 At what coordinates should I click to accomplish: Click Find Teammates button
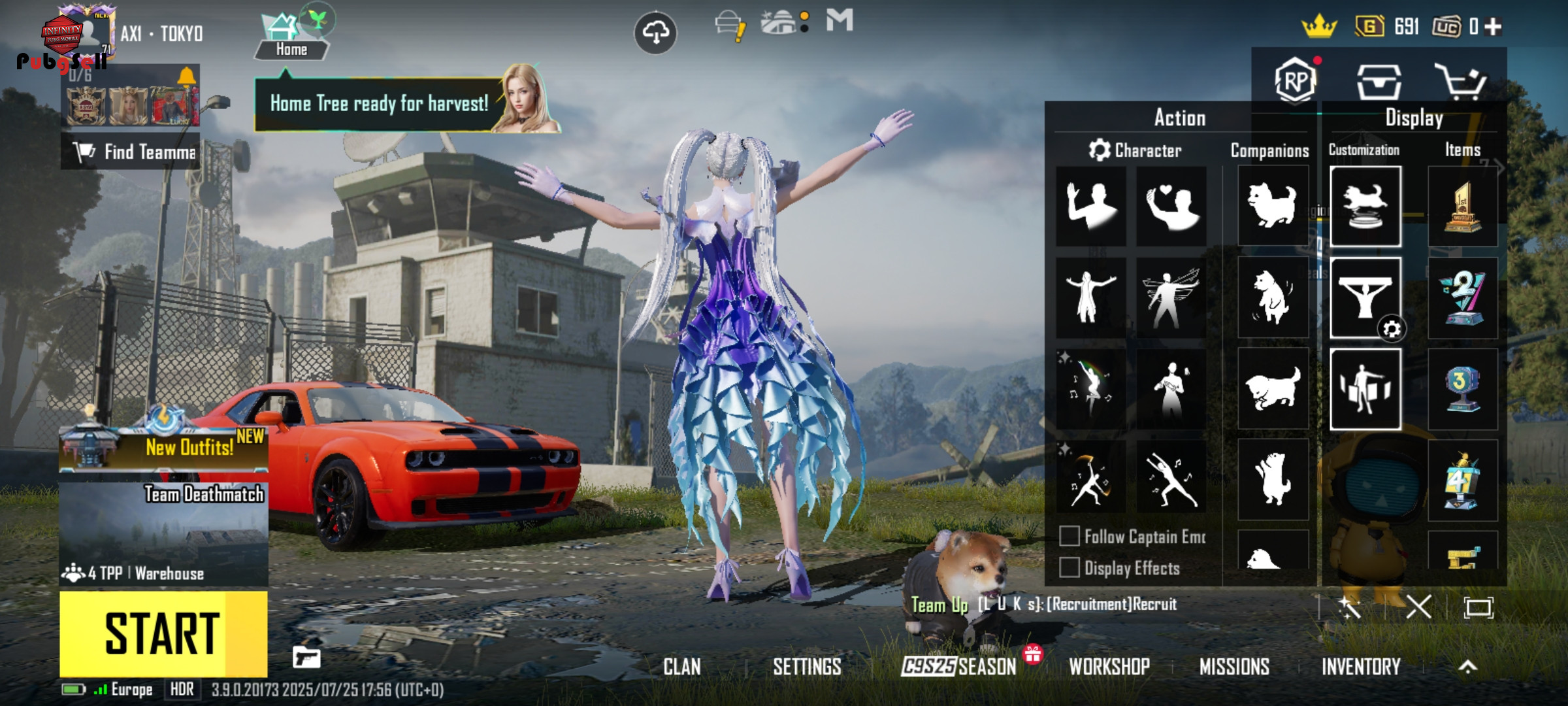[x=131, y=152]
